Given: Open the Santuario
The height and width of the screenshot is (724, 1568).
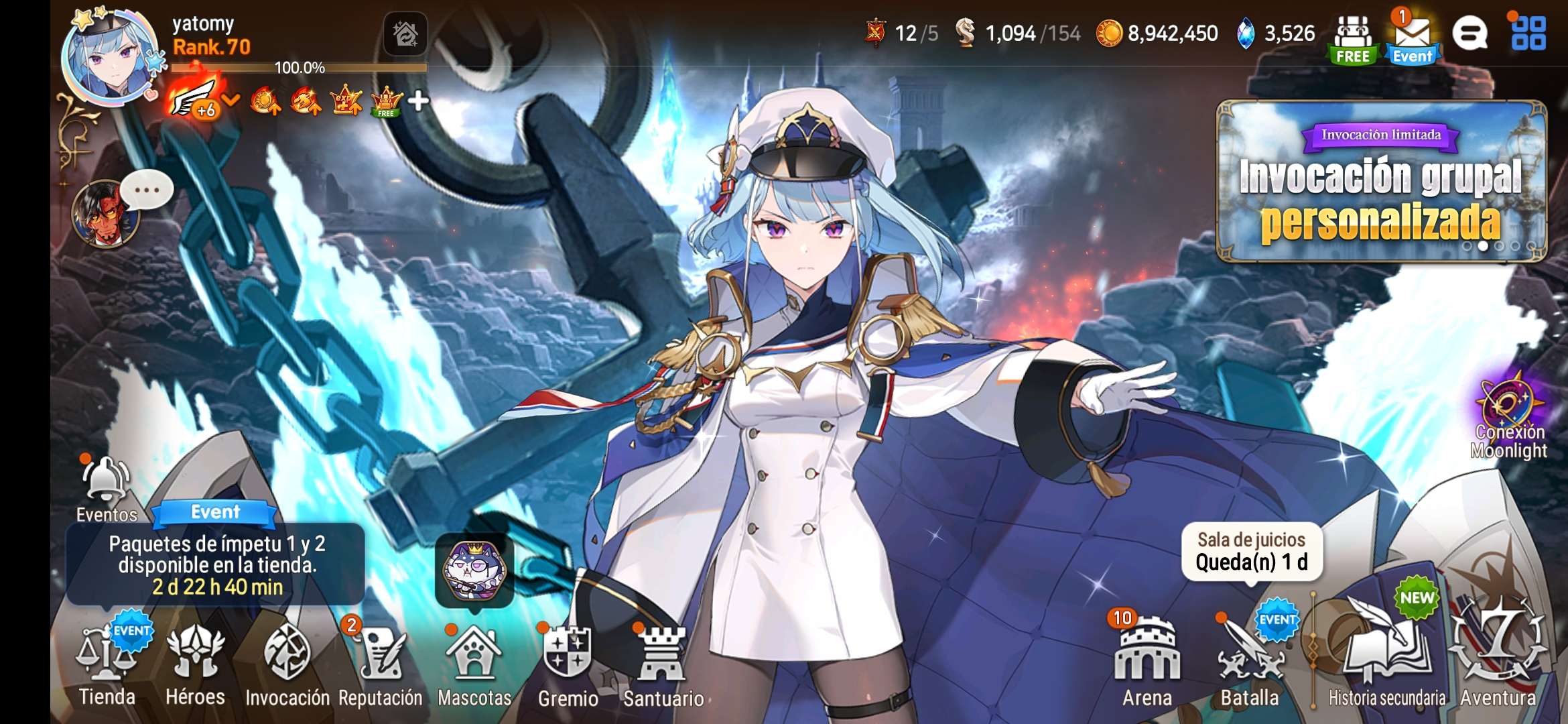Looking at the screenshot, I should pos(663,664).
